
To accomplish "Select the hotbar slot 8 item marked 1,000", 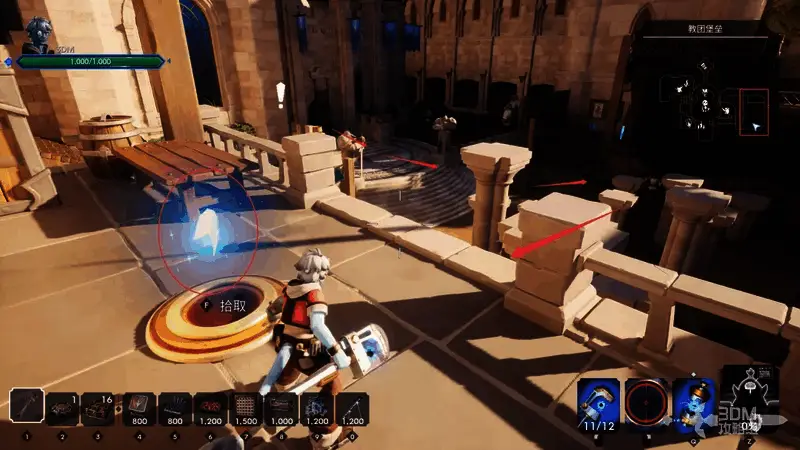I will coord(282,408).
